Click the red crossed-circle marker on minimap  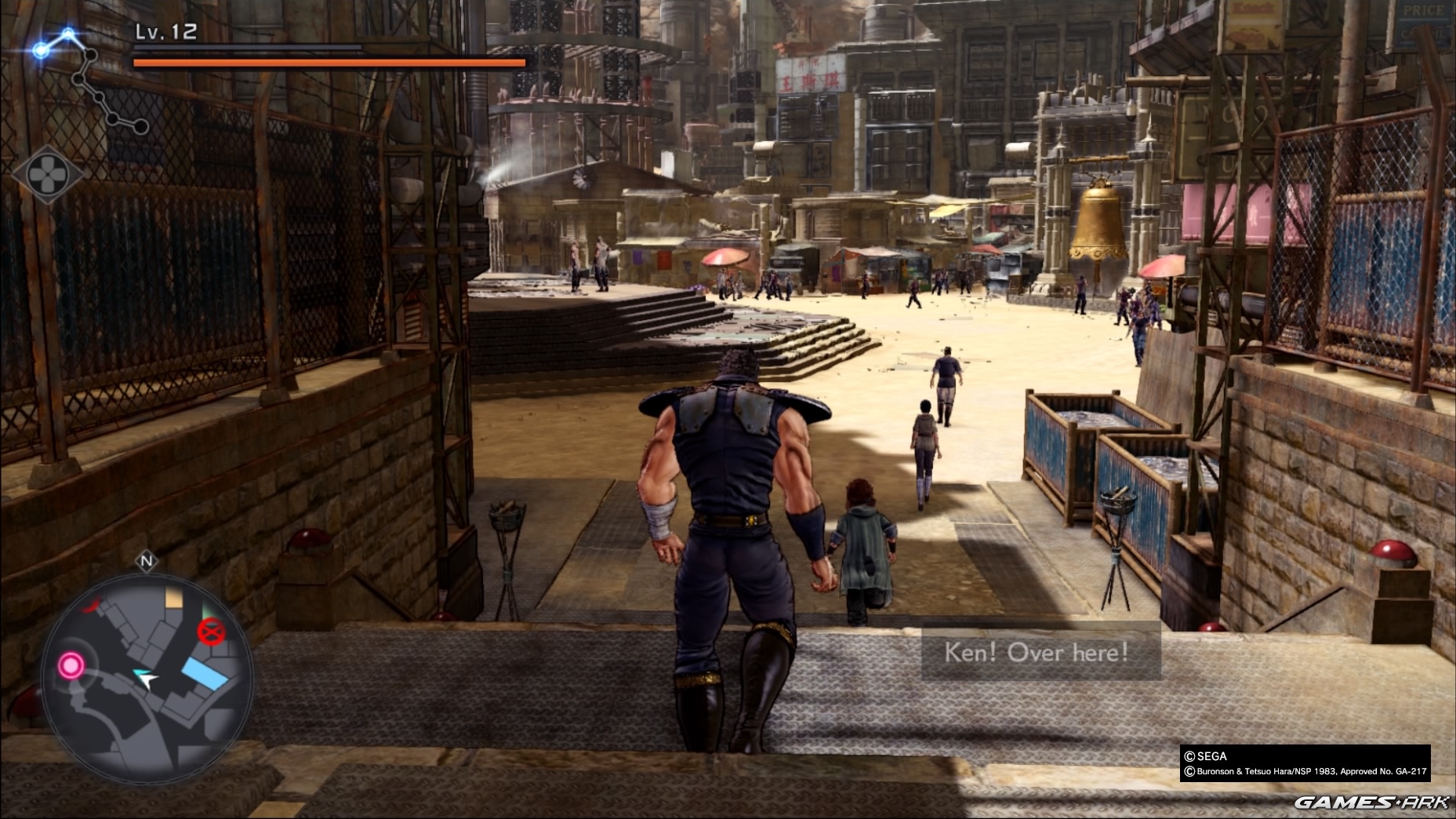[x=210, y=631]
